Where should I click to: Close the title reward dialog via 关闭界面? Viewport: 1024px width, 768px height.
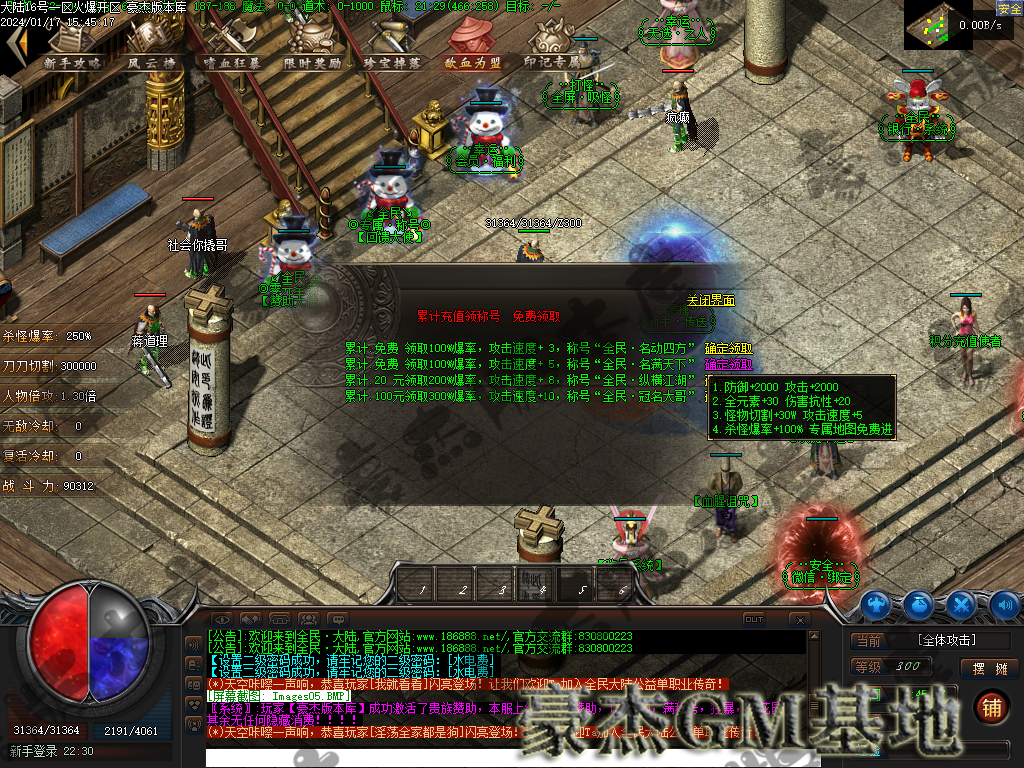pos(711,300)
